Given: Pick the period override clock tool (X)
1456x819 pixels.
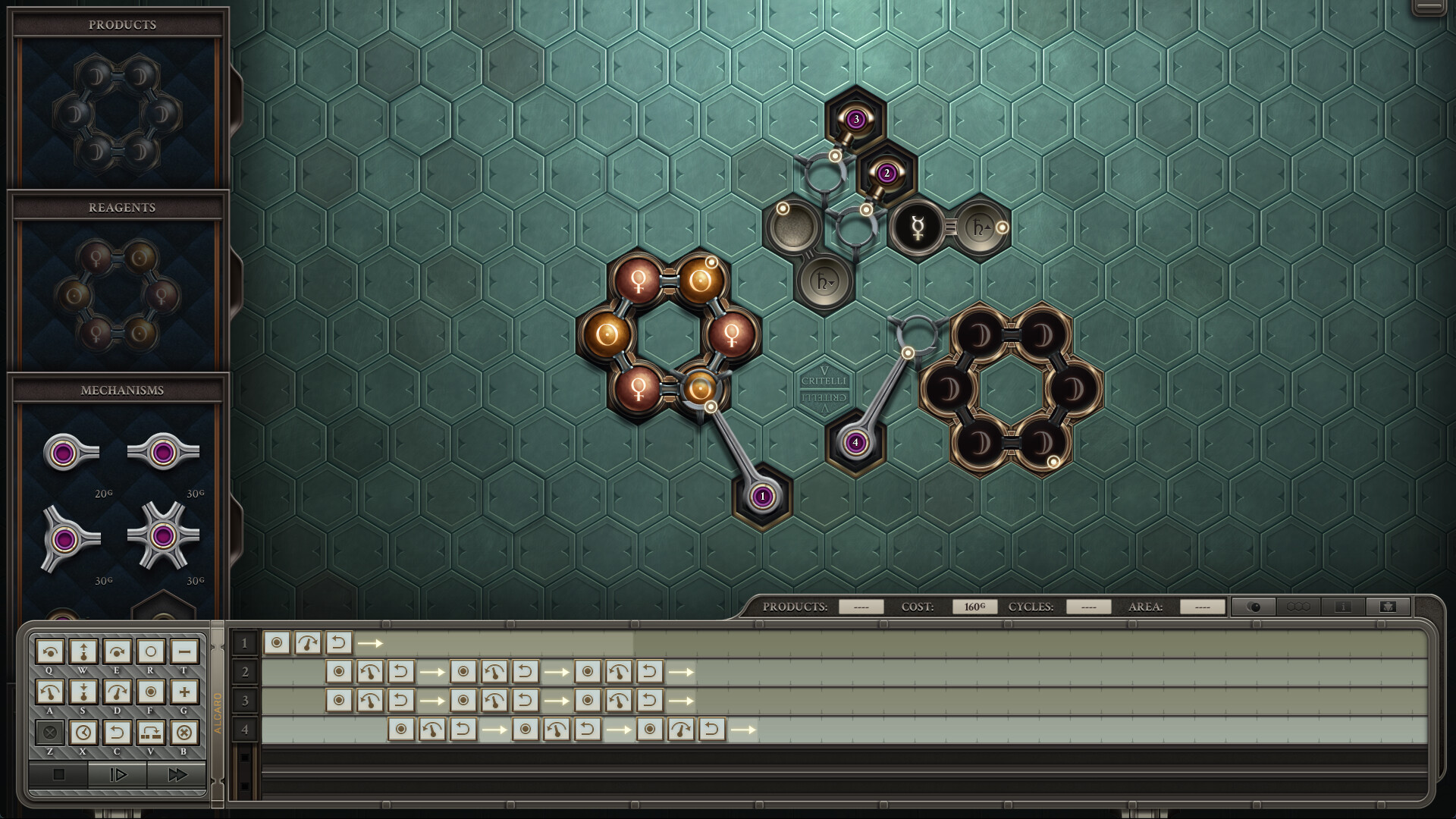Looking at the screenshot, I should click(x=83, y=732).
